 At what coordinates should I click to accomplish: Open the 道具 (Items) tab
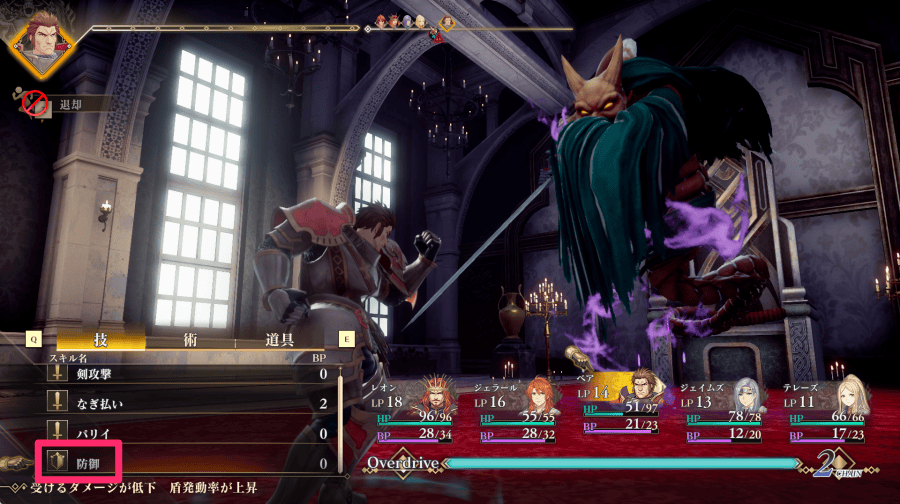[280, 339]
